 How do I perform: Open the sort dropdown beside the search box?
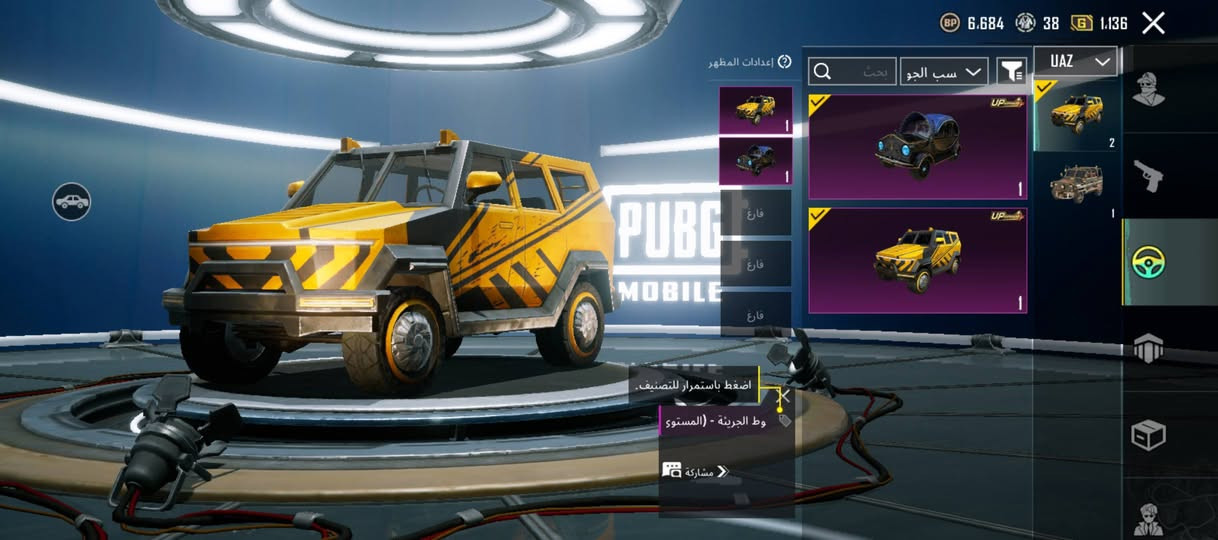[944, 71]
